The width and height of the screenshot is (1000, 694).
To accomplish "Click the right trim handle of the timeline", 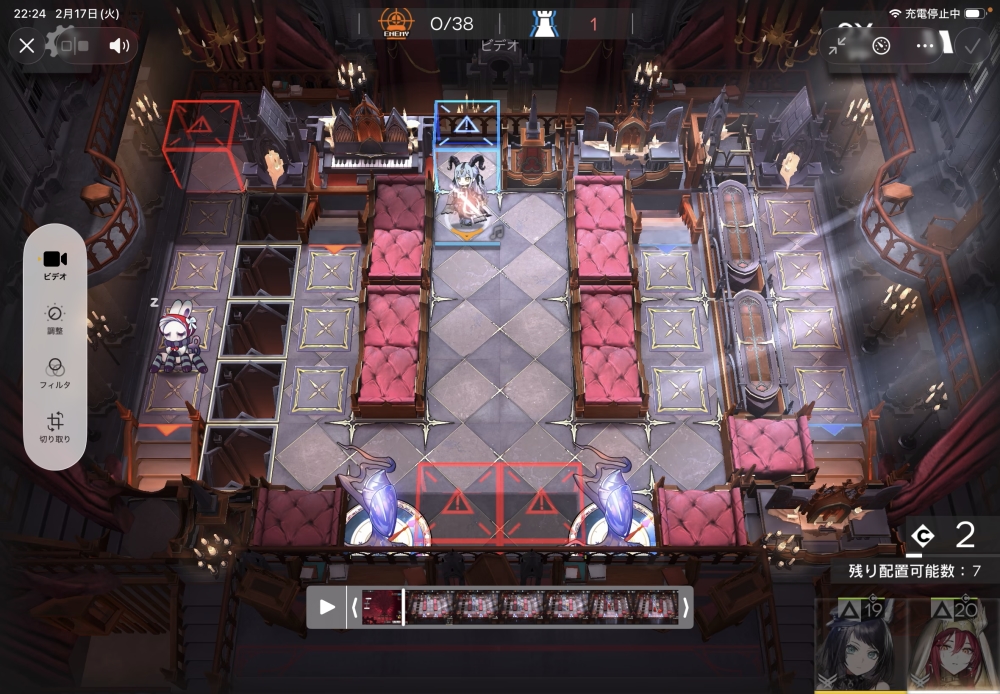I will pyautogui.click(x=686, y=607).
